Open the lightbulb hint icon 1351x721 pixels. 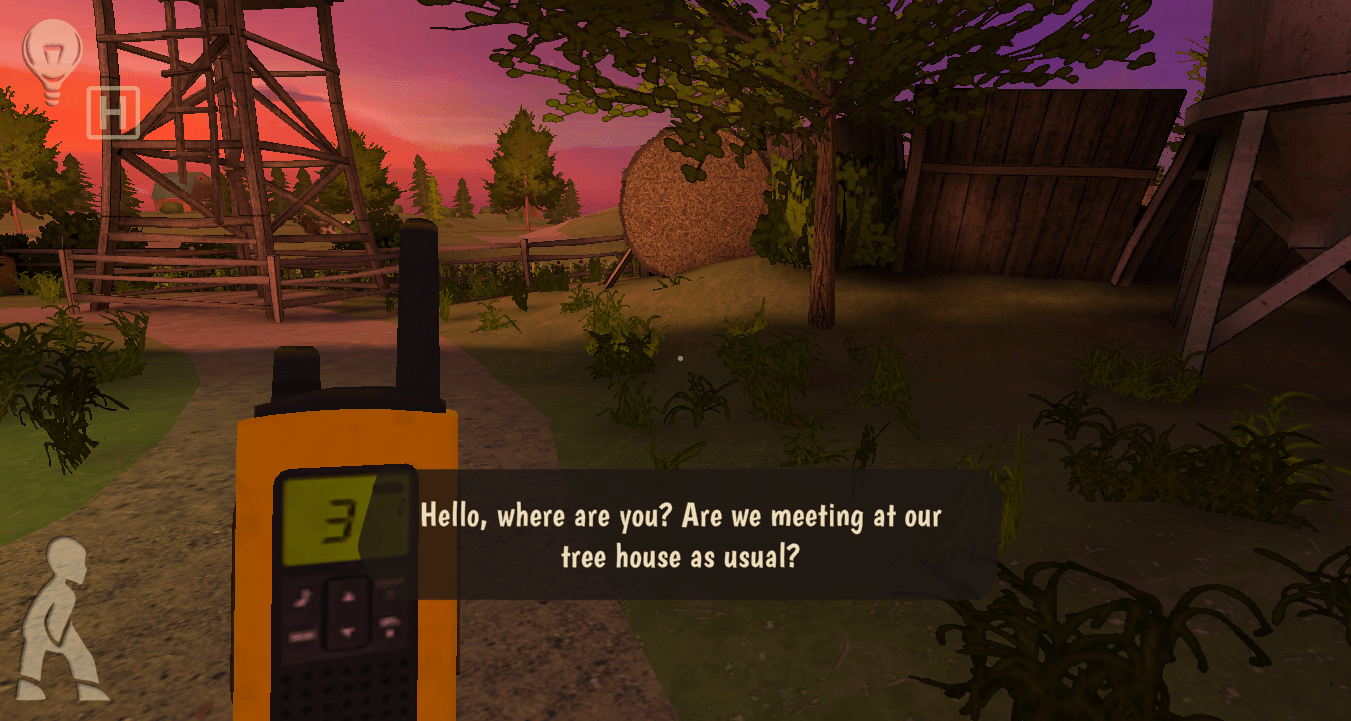tap(51, 60)
